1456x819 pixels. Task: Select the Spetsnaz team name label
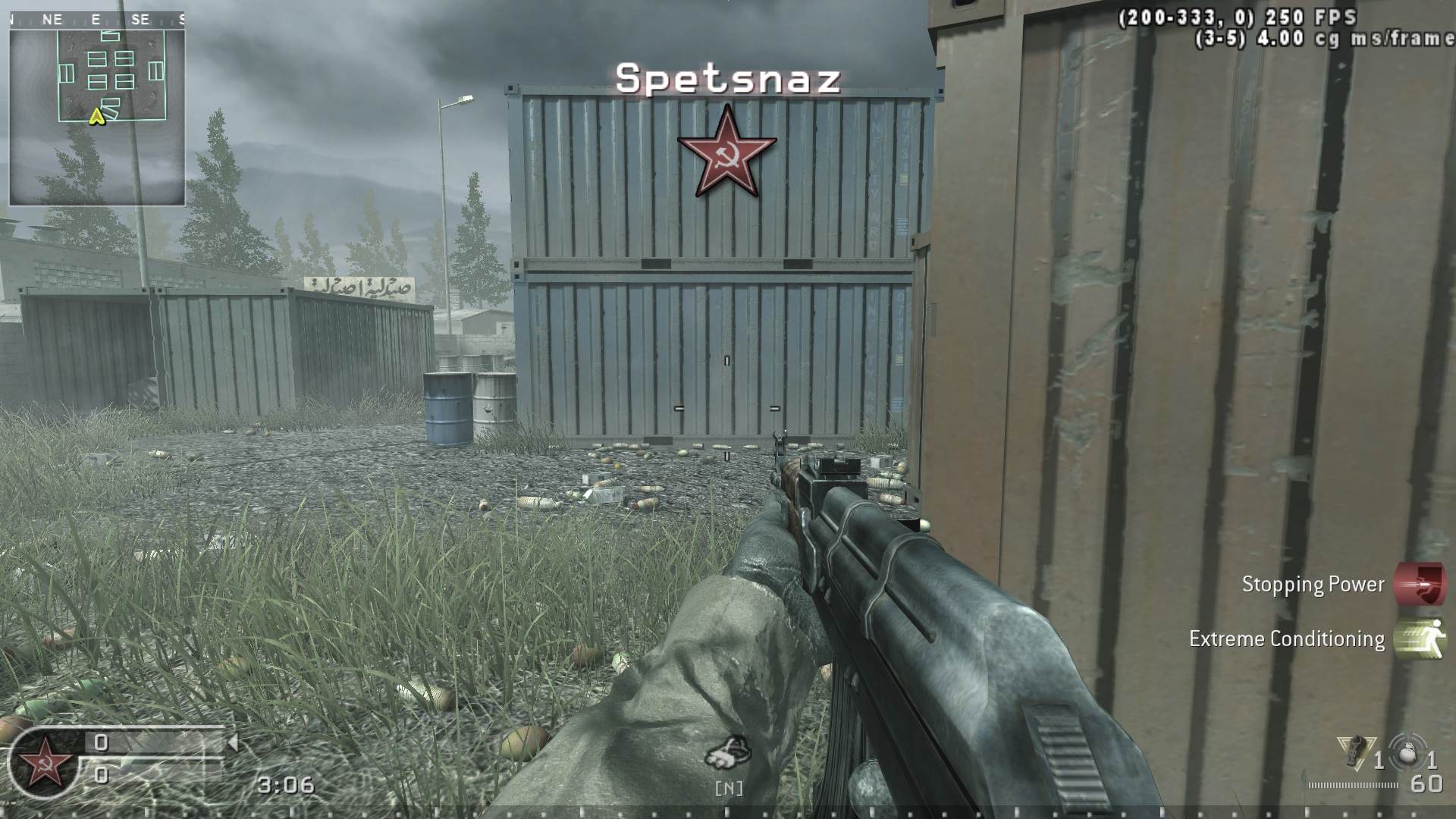pos(728,80)
